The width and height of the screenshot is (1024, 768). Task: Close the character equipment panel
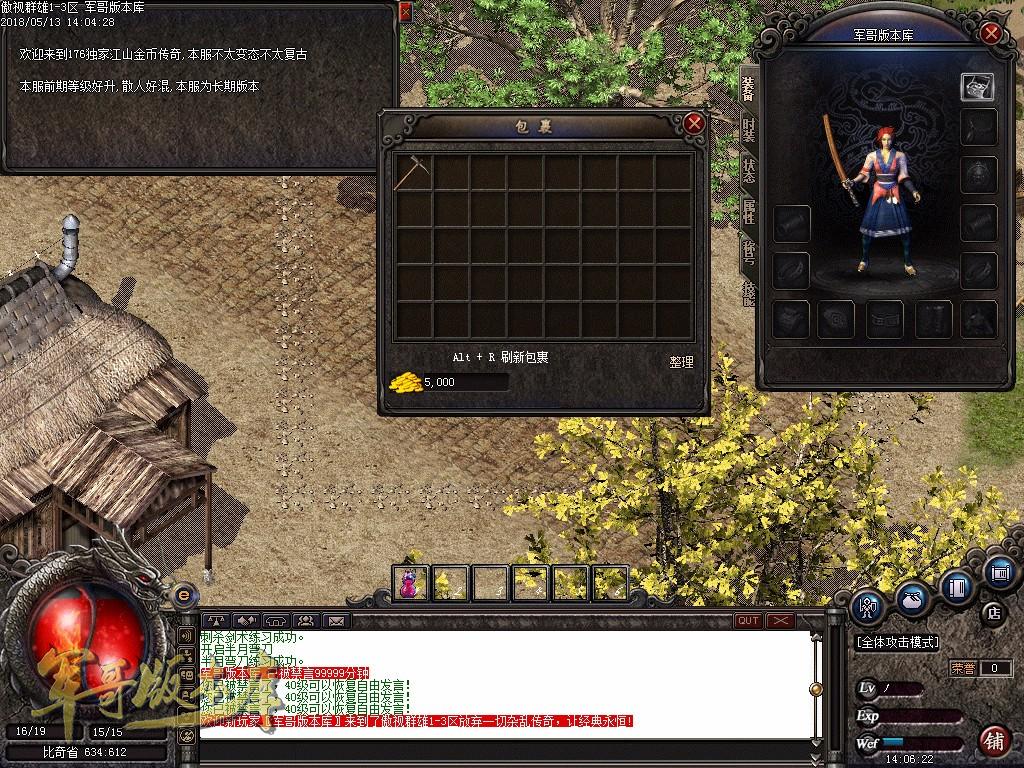pyautogui.click(x=990, y=33)
